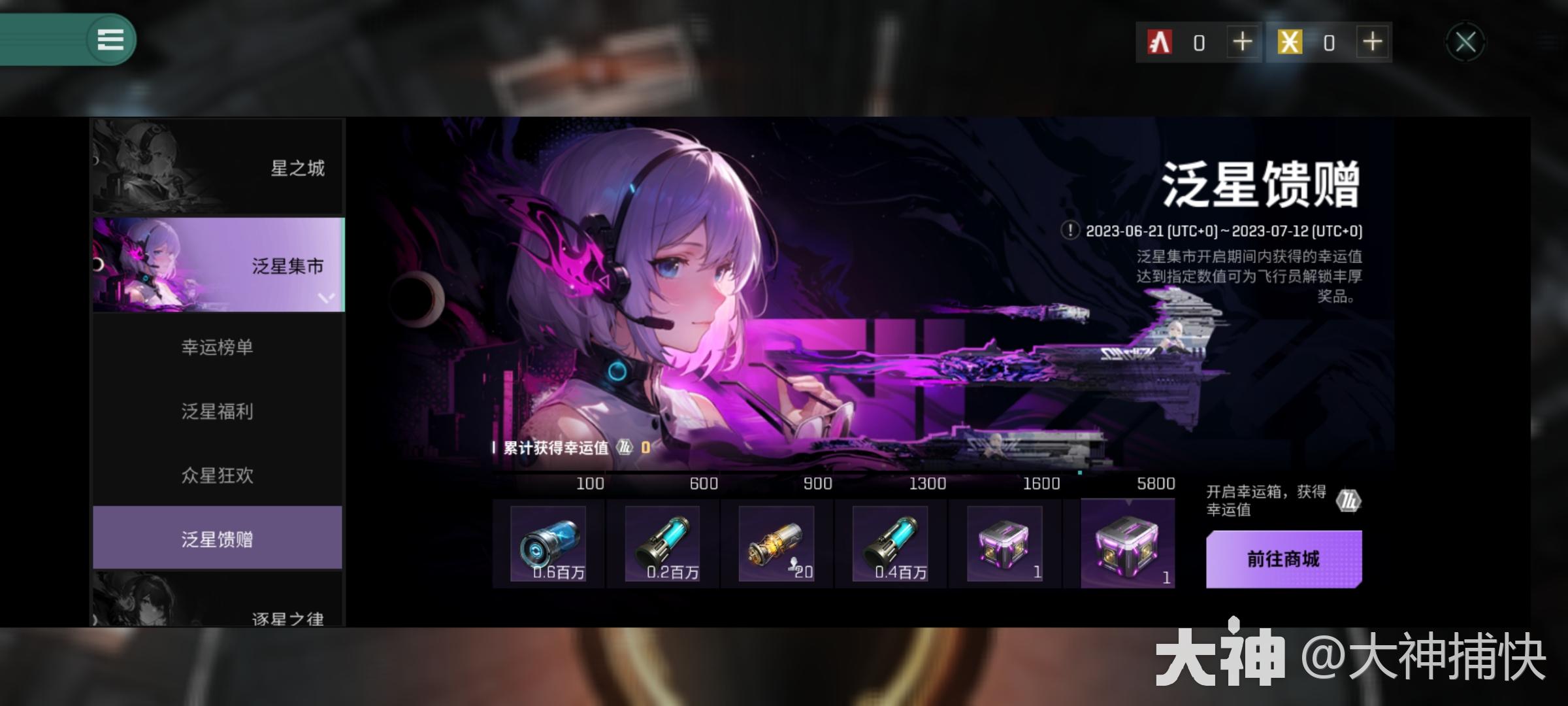Select the 泛星馈赠 sub-tab
The image size is (1568, 706).
pos(218,539)
